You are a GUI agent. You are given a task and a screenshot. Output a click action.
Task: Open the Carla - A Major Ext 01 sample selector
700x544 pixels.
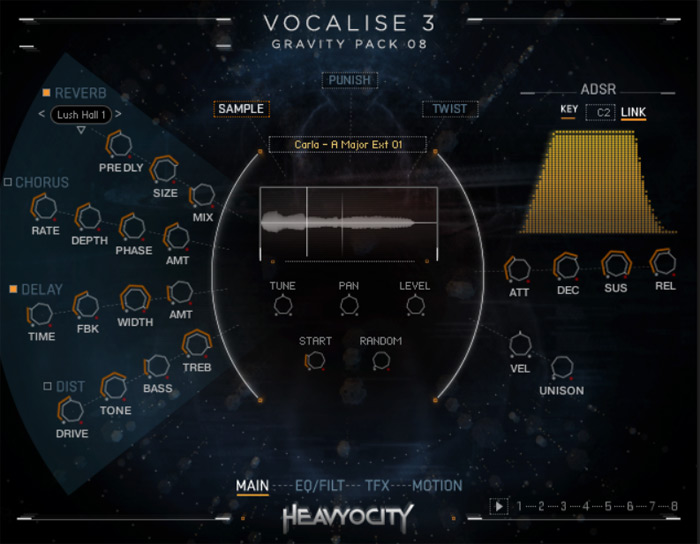coord(348,145)
